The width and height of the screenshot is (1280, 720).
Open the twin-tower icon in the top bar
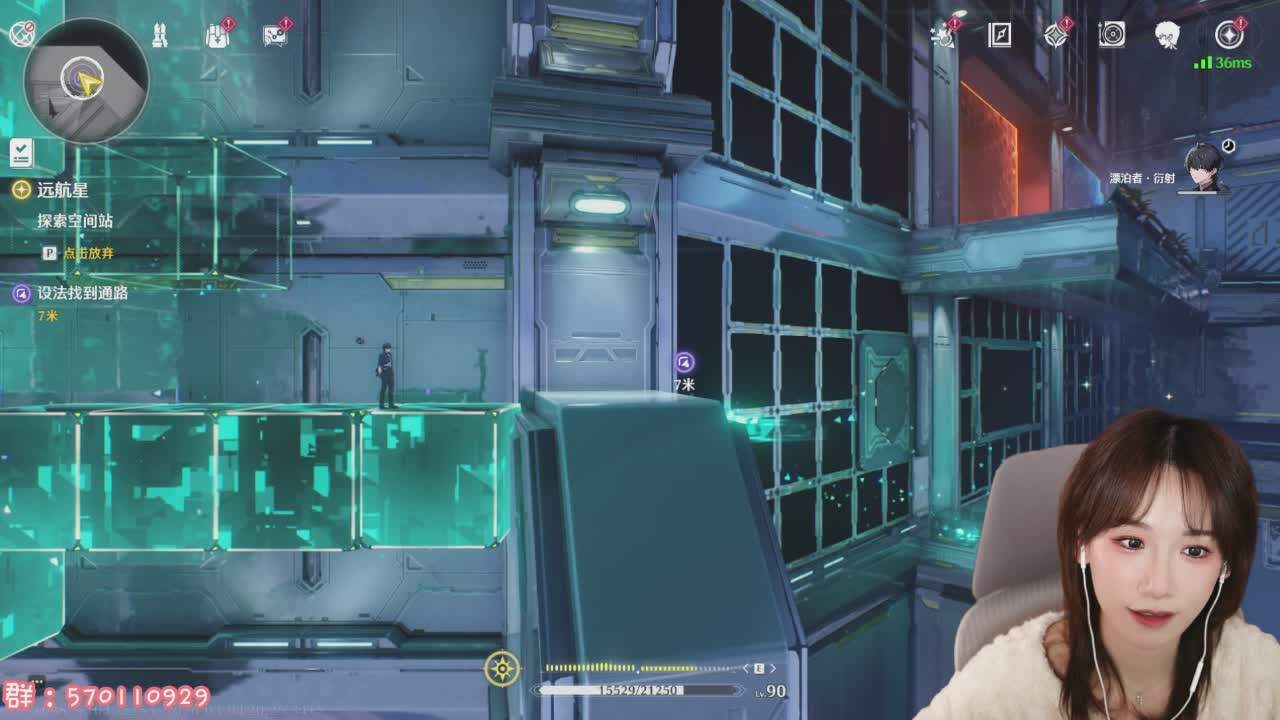[x=159, y=36]
